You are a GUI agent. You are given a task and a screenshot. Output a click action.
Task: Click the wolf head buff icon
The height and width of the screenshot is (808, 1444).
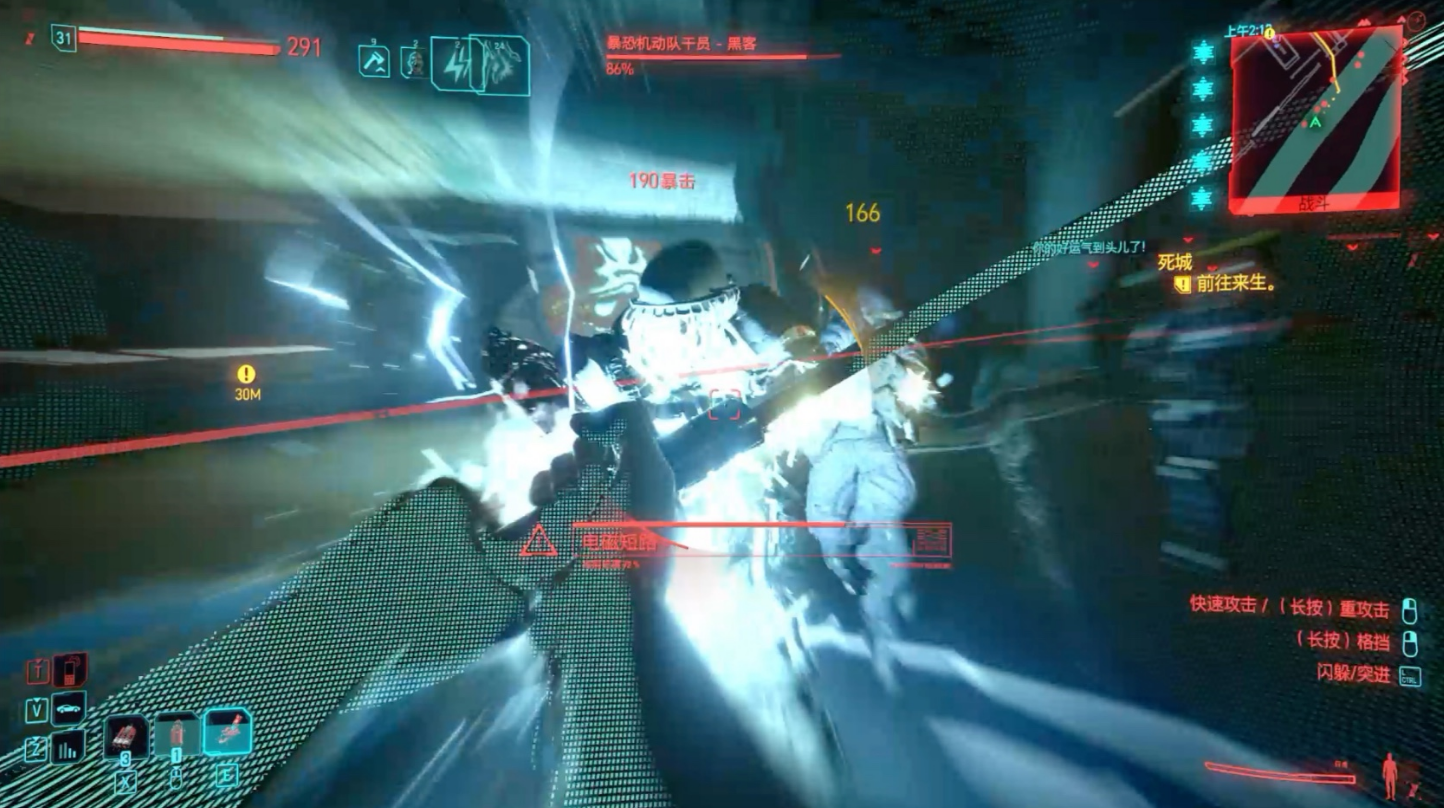click(x=504, y=66)
